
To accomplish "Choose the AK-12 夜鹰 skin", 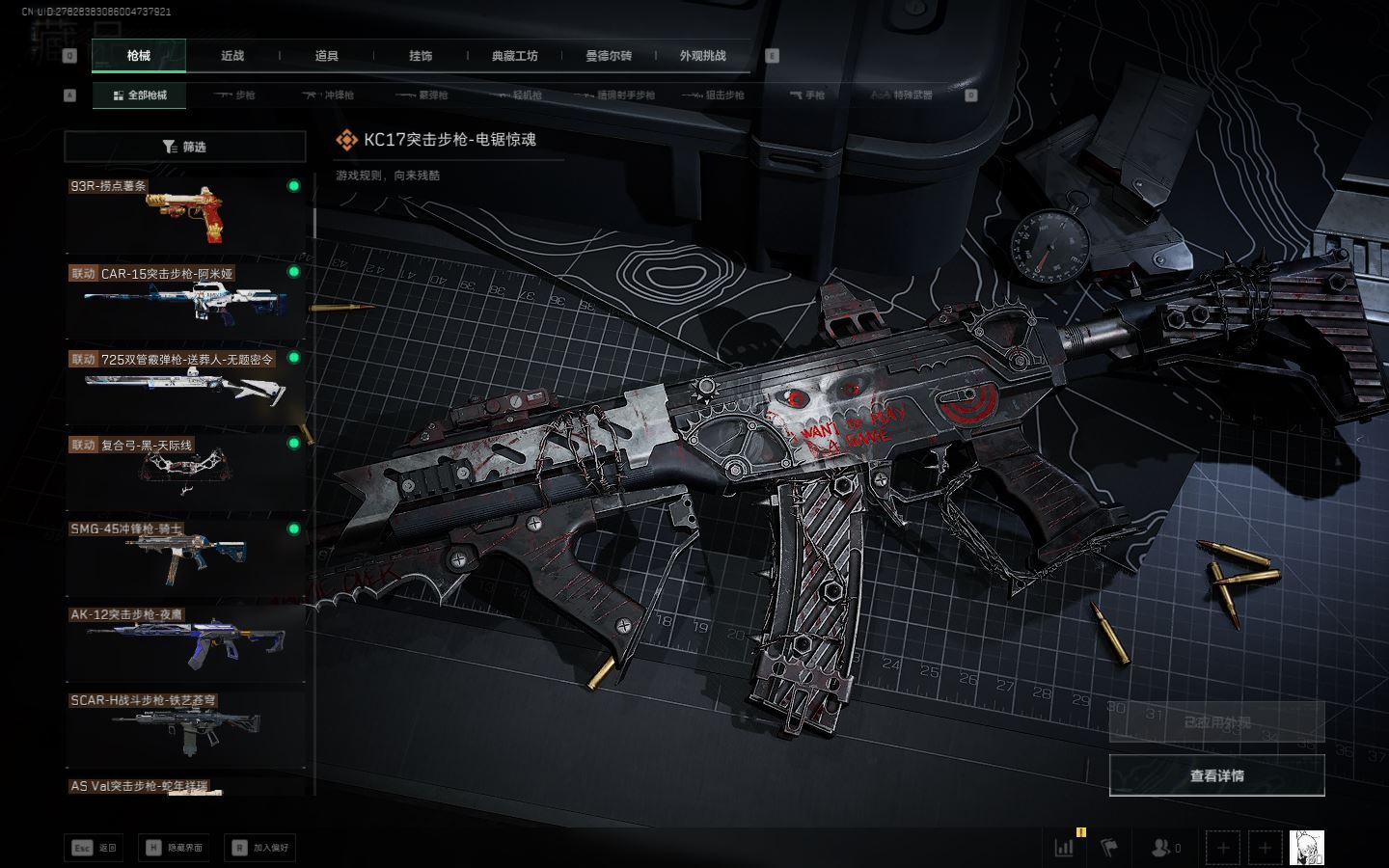I will (x=185, y=641).
